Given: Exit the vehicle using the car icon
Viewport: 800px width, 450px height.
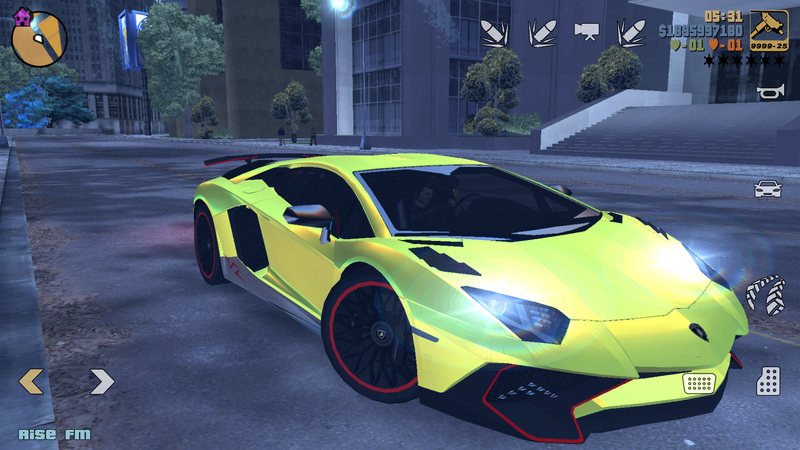Looking at the screenshot, I should tap(767, 188).
